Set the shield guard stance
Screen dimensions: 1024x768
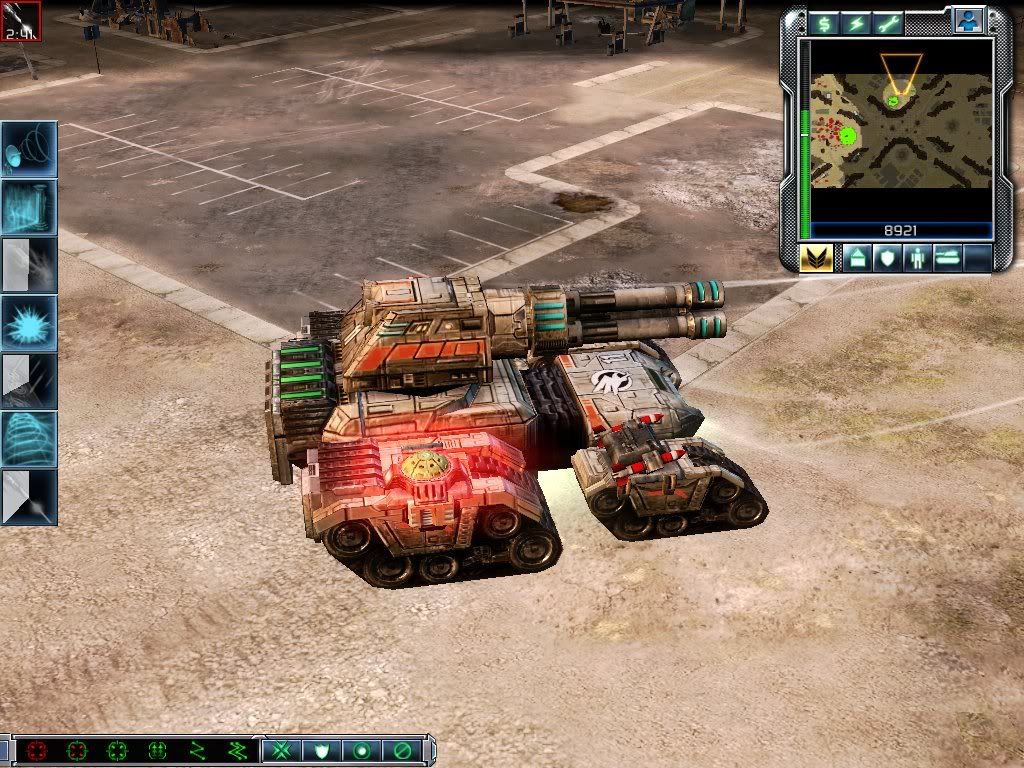(321, 750)
